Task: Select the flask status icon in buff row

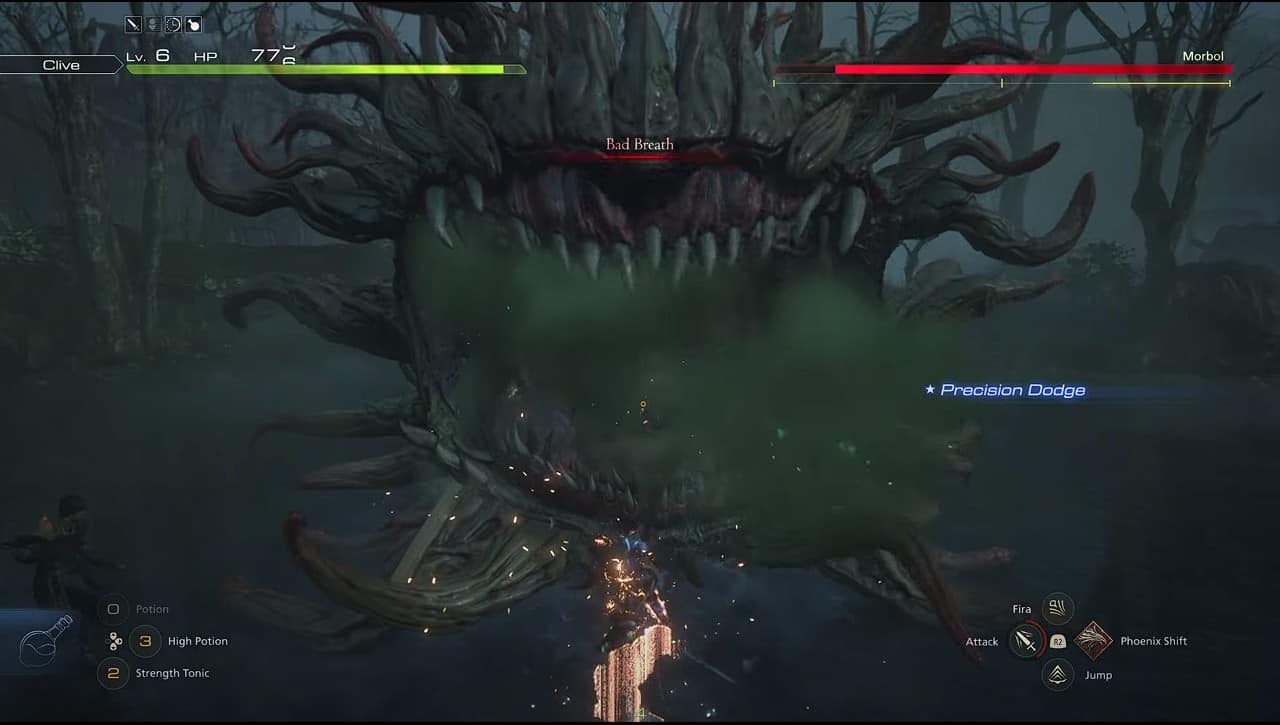Action: click(193, 24)
